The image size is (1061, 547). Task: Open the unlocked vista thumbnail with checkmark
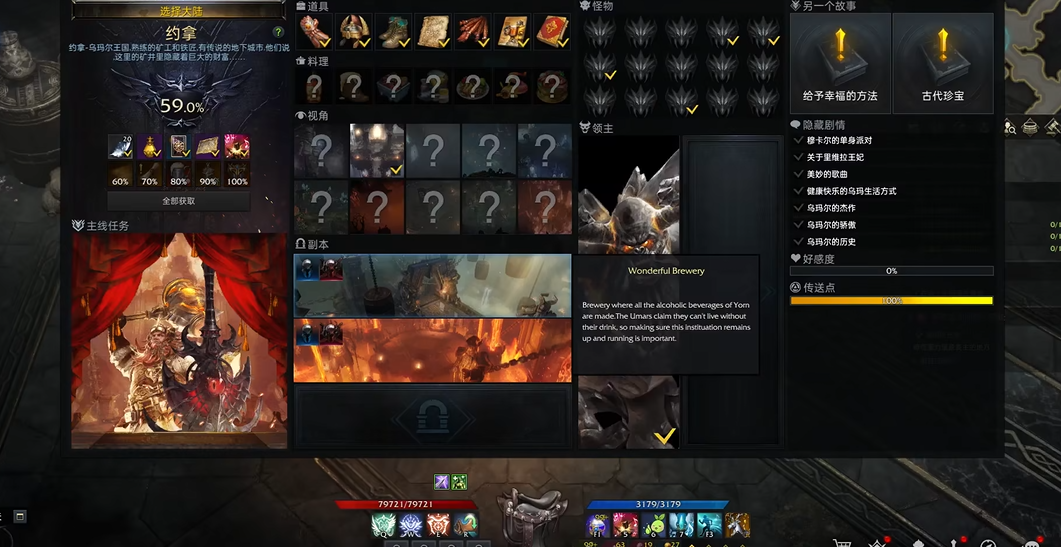point(377,150)
